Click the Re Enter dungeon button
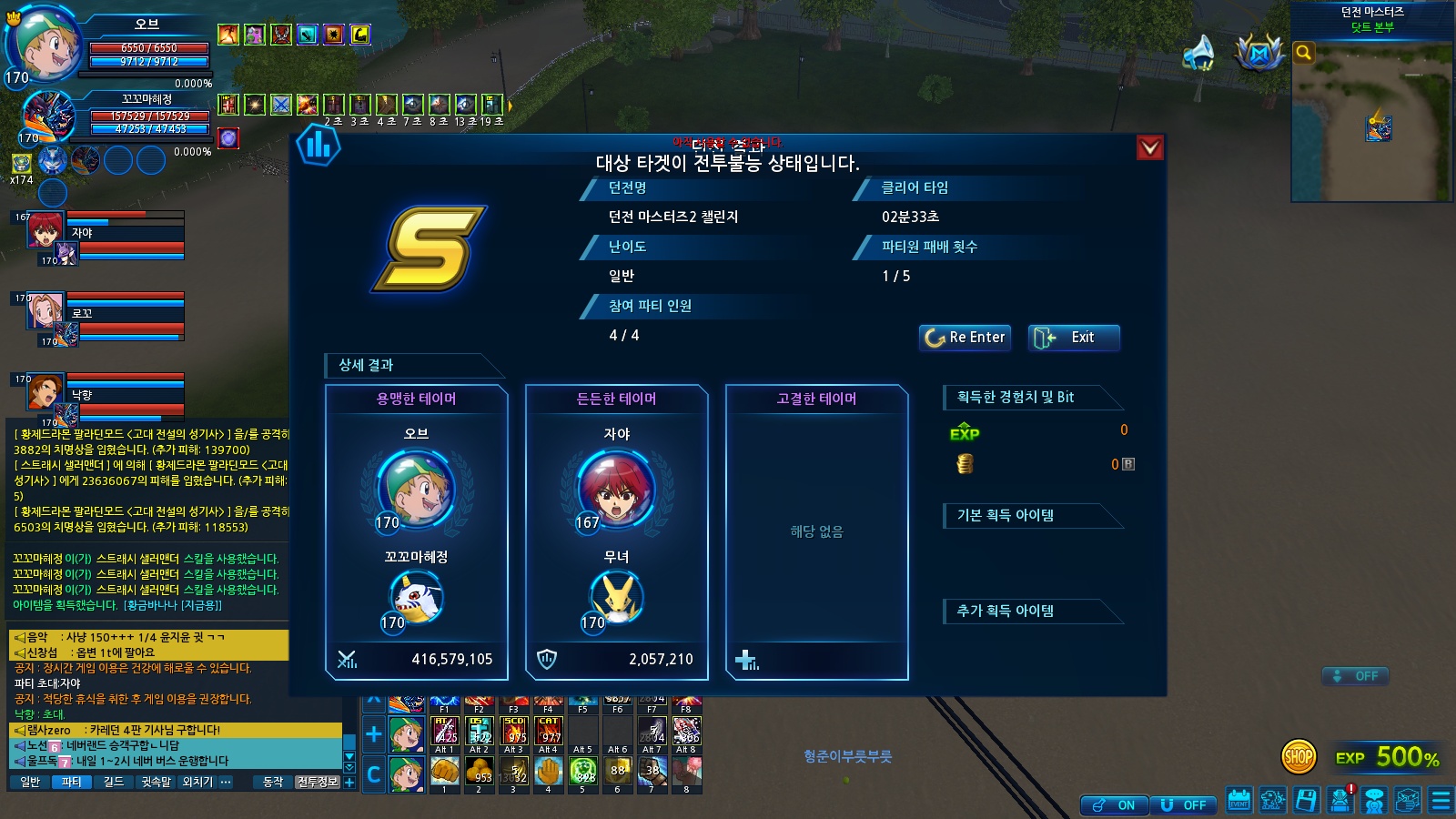The height and width of the screenshot is (819, 1456). coord(965,338)
